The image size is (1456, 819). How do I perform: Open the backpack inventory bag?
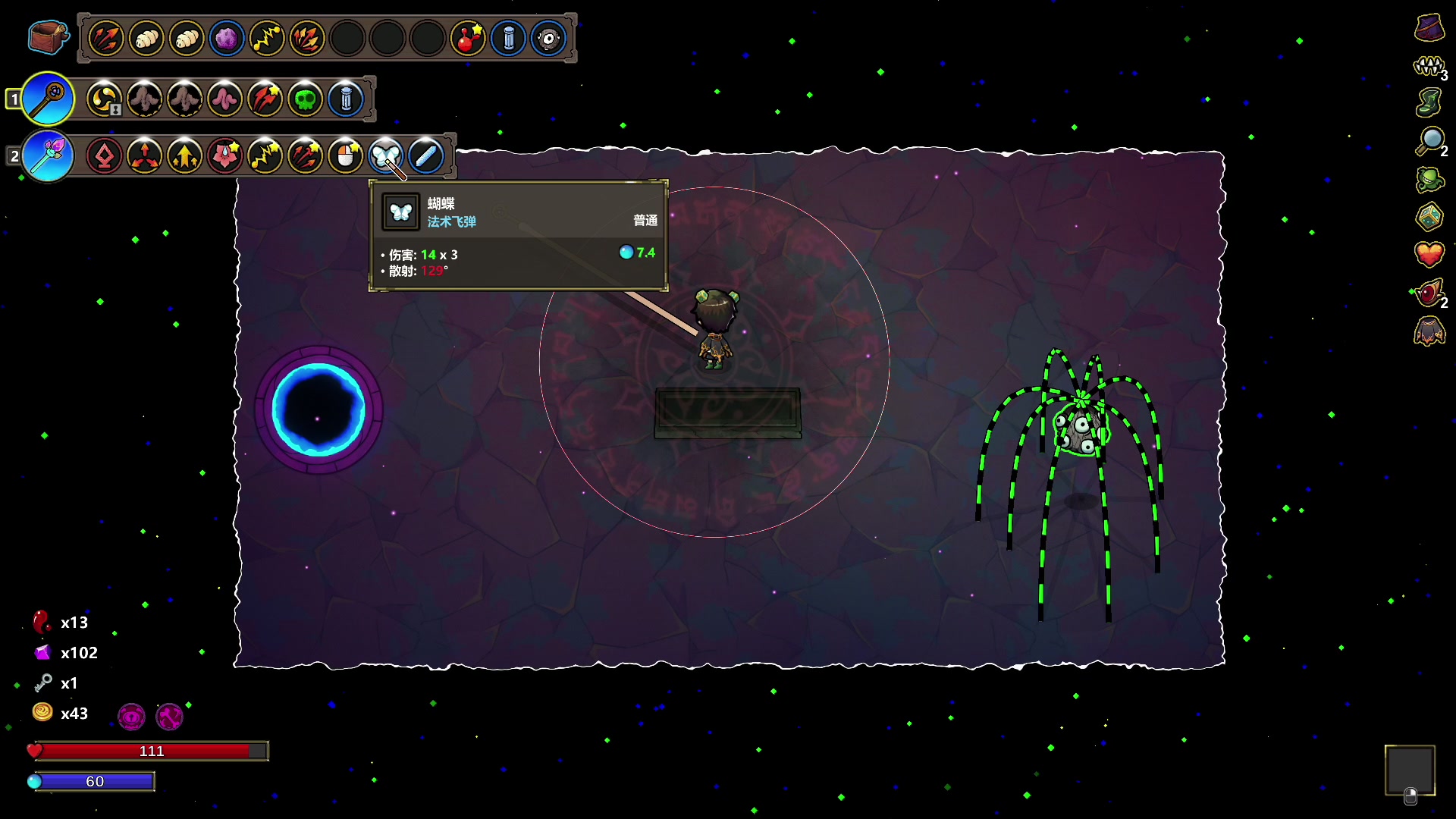[x=48, y=37]
